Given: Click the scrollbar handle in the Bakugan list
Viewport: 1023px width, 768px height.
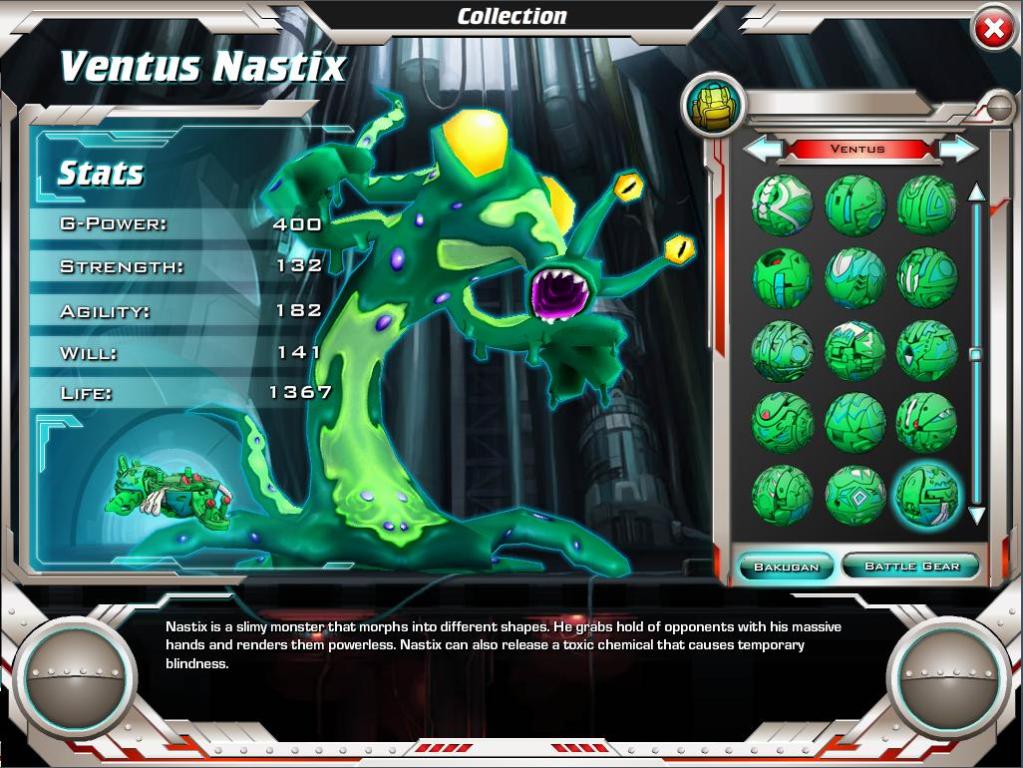Looking at the screenshot, I should pyautogui.click(x=976, y=354).
